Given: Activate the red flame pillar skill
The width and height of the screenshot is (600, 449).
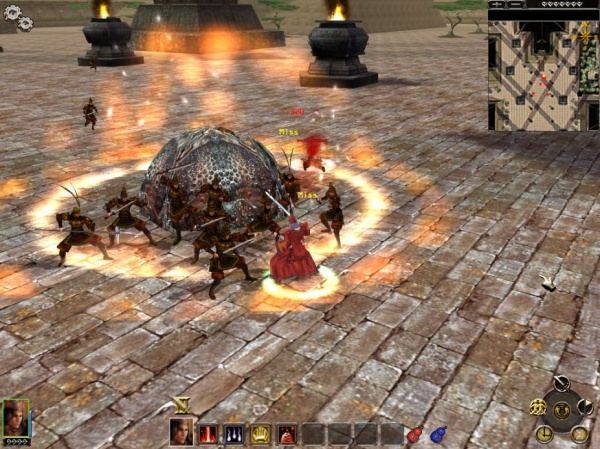Looking at the screenshot, I should point(208,433).
